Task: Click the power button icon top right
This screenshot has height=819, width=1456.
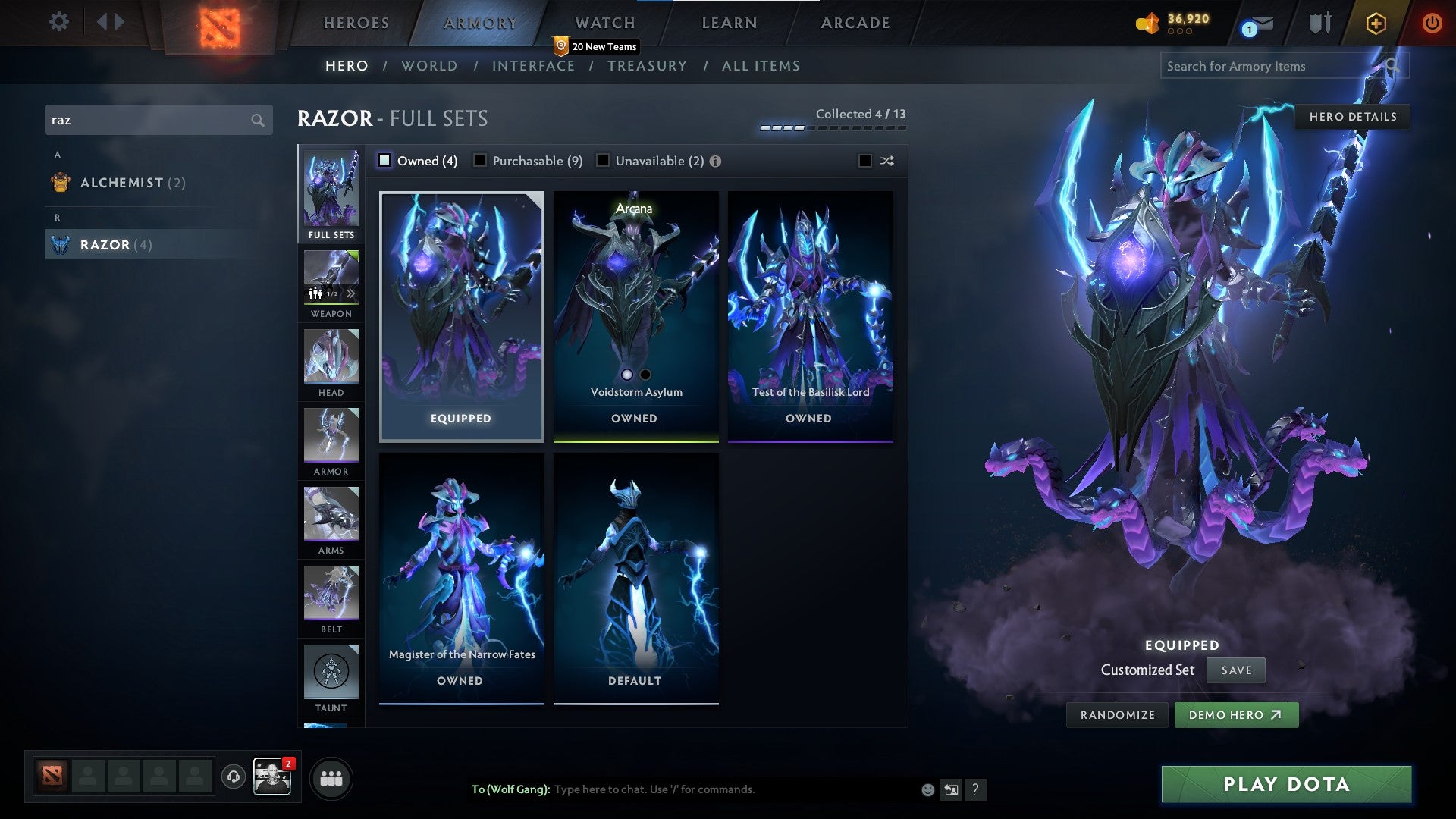Action: pyautogui.click(x=1432, y=23)
